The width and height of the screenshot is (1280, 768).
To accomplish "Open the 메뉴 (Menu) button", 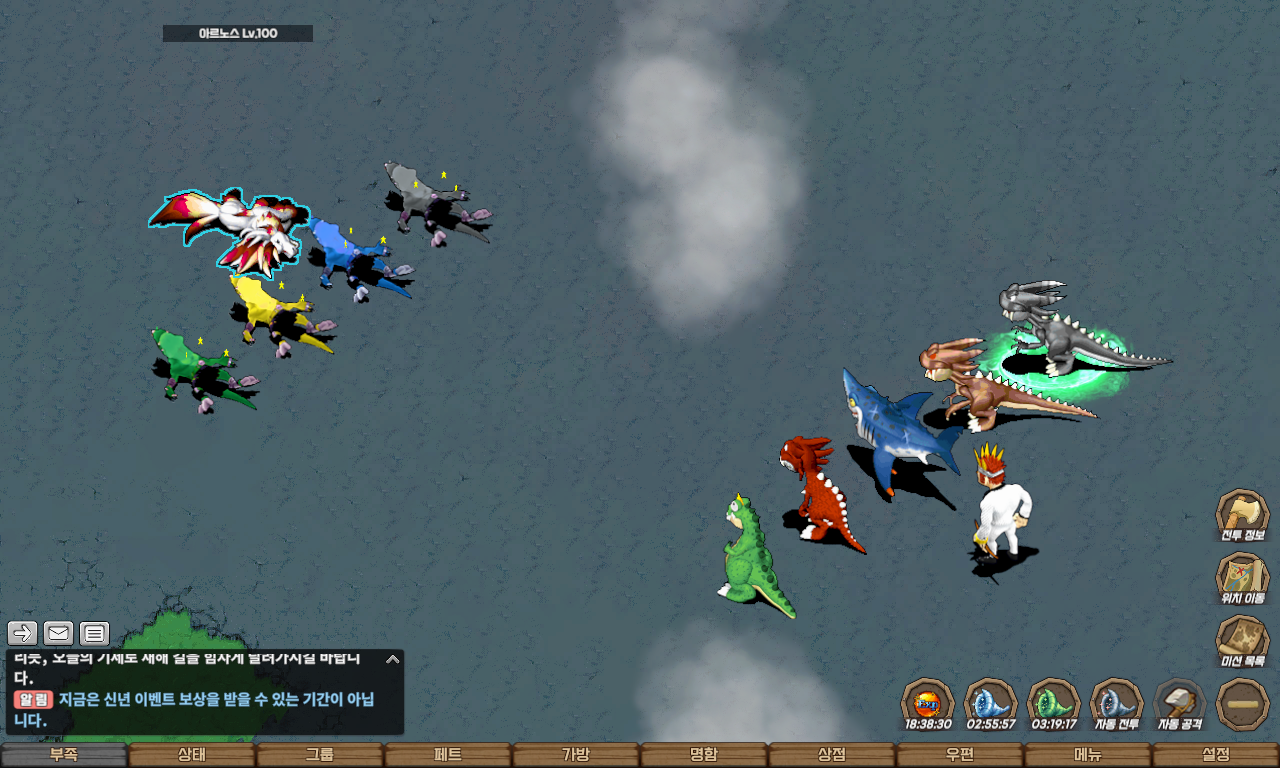I will (x=1088, y=755).
